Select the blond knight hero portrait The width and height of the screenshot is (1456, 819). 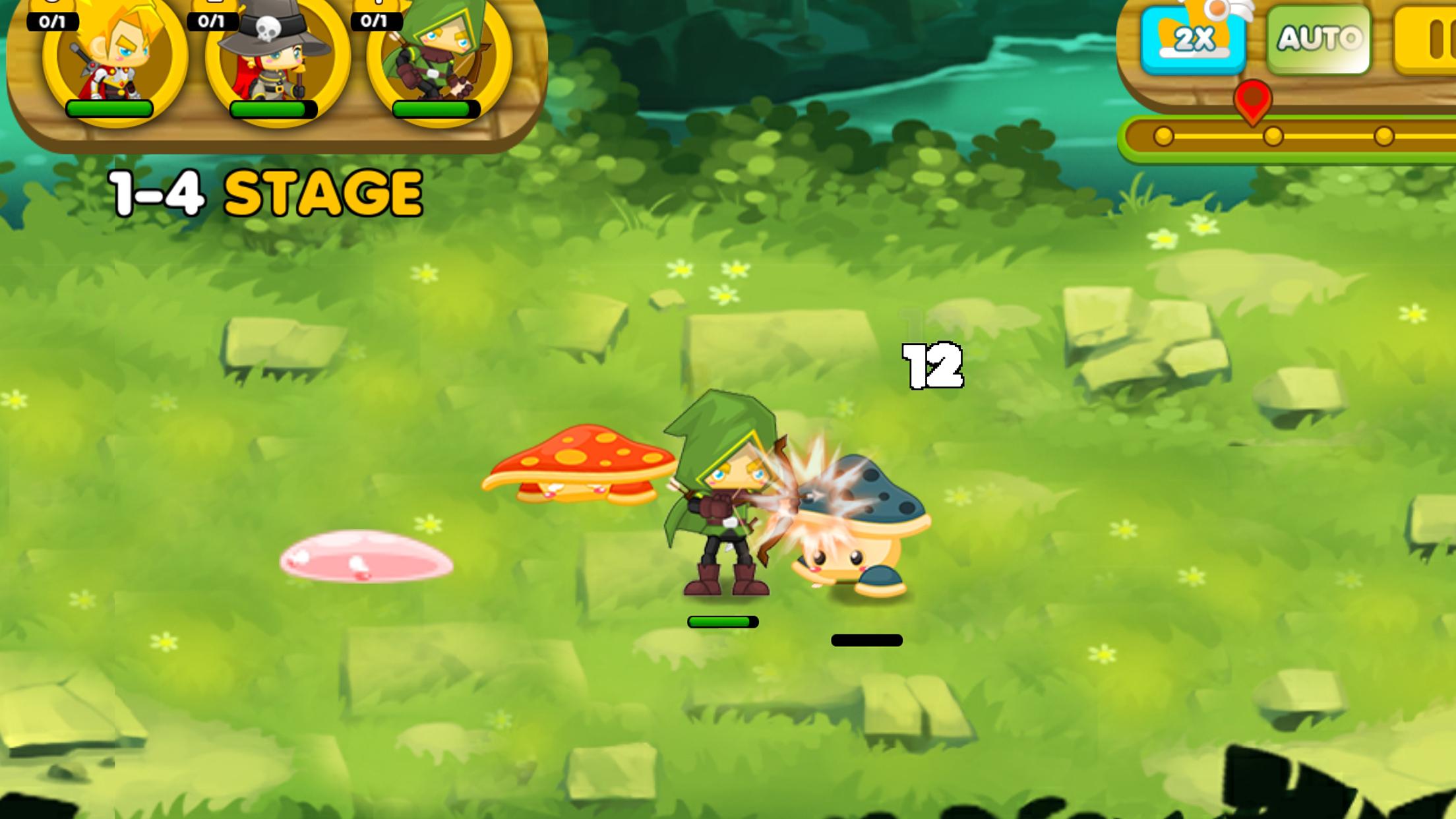click(113, 56)
